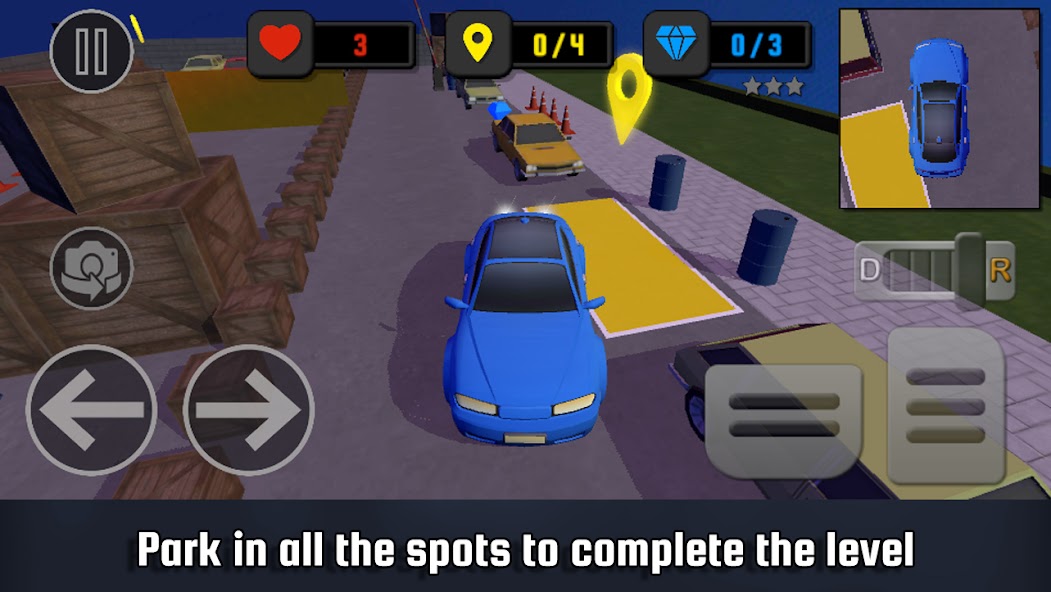Toggle the D/R gear shifter

click(934, 269)
